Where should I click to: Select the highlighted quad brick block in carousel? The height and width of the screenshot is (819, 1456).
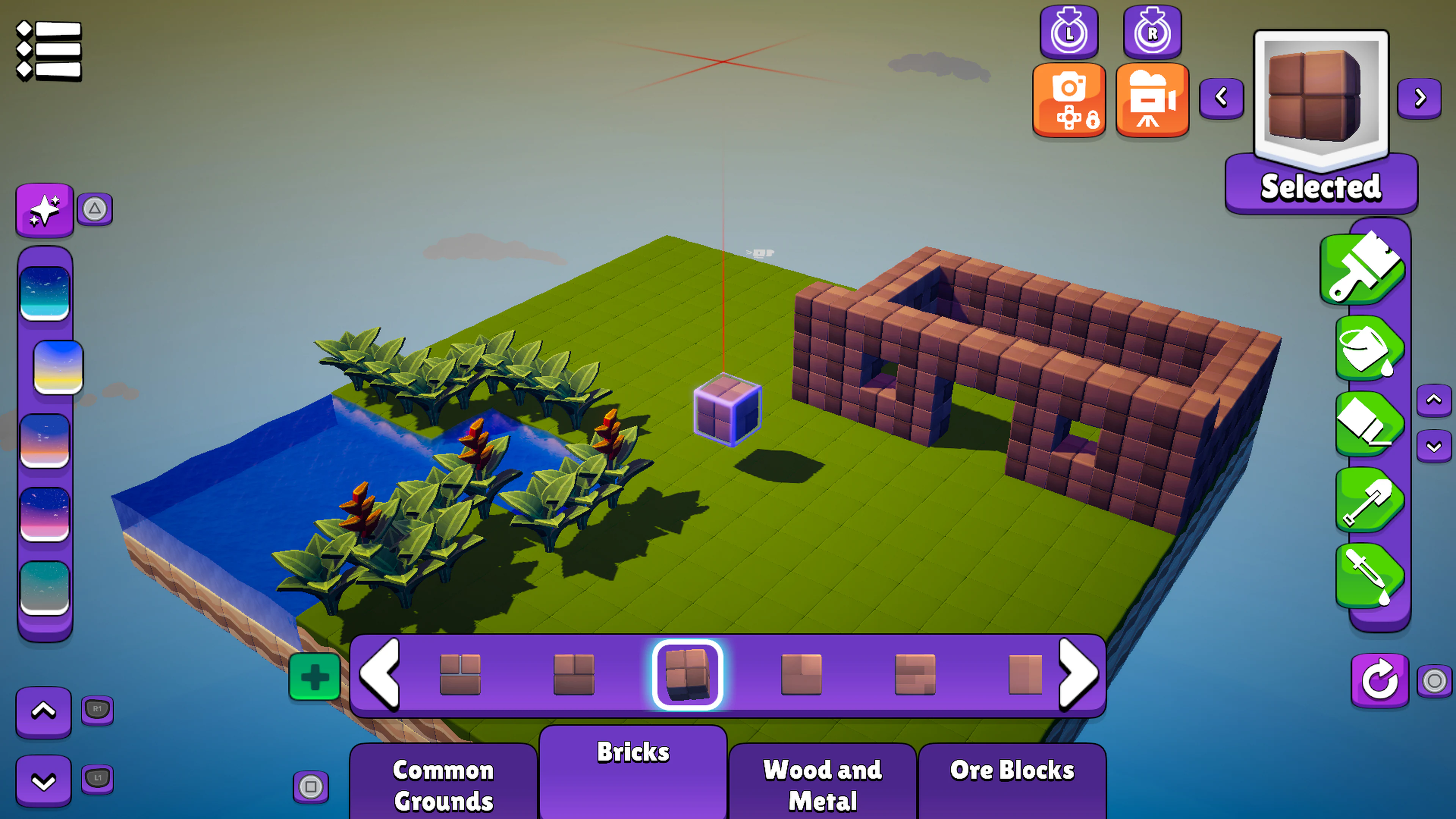point(687,673)
